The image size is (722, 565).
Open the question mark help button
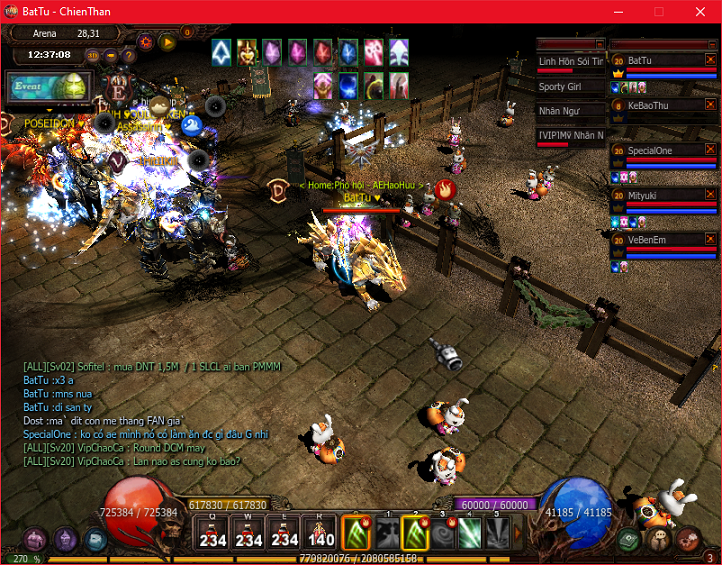click(x=129, y=55)
